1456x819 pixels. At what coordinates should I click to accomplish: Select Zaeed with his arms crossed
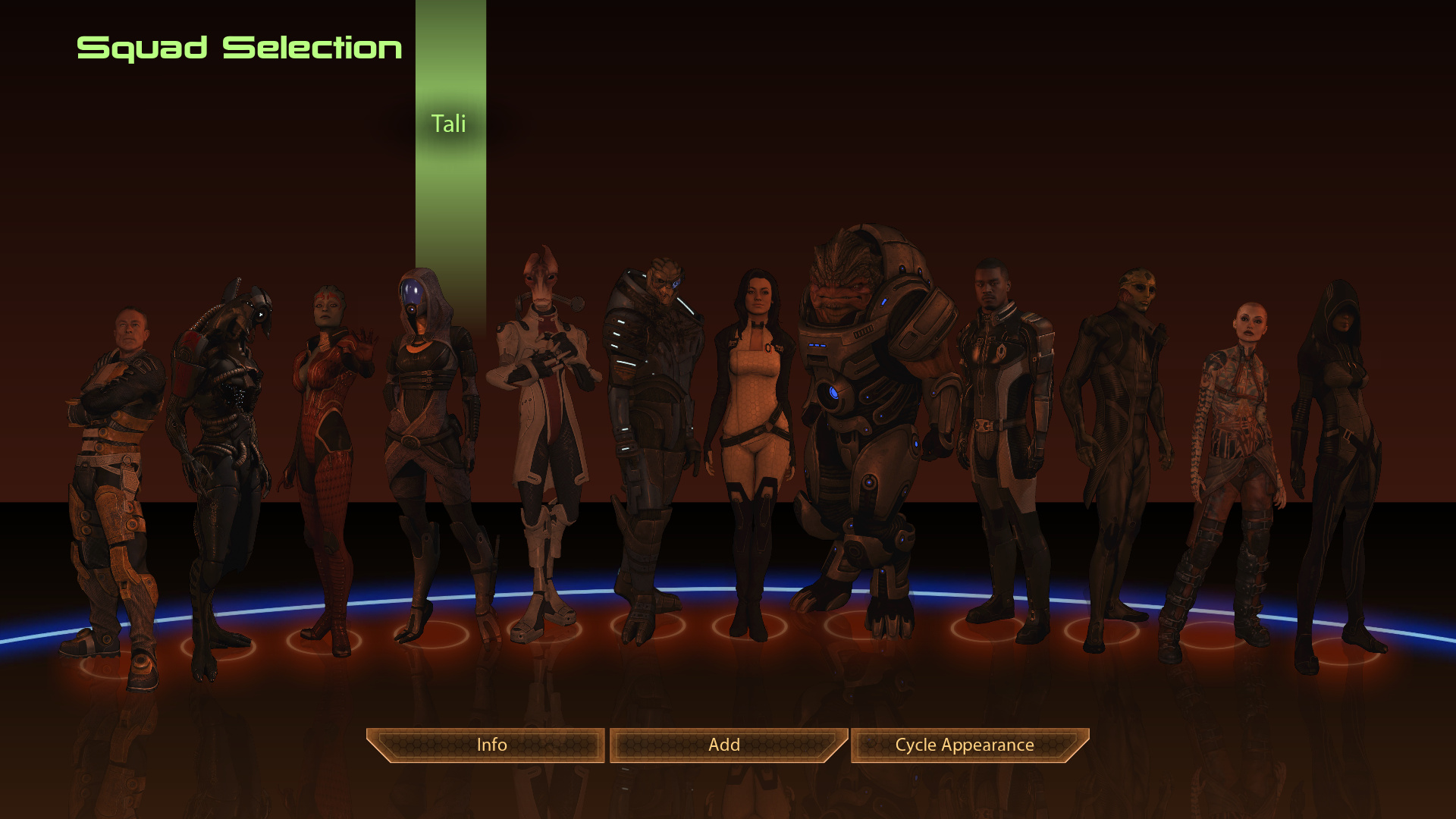114,455
